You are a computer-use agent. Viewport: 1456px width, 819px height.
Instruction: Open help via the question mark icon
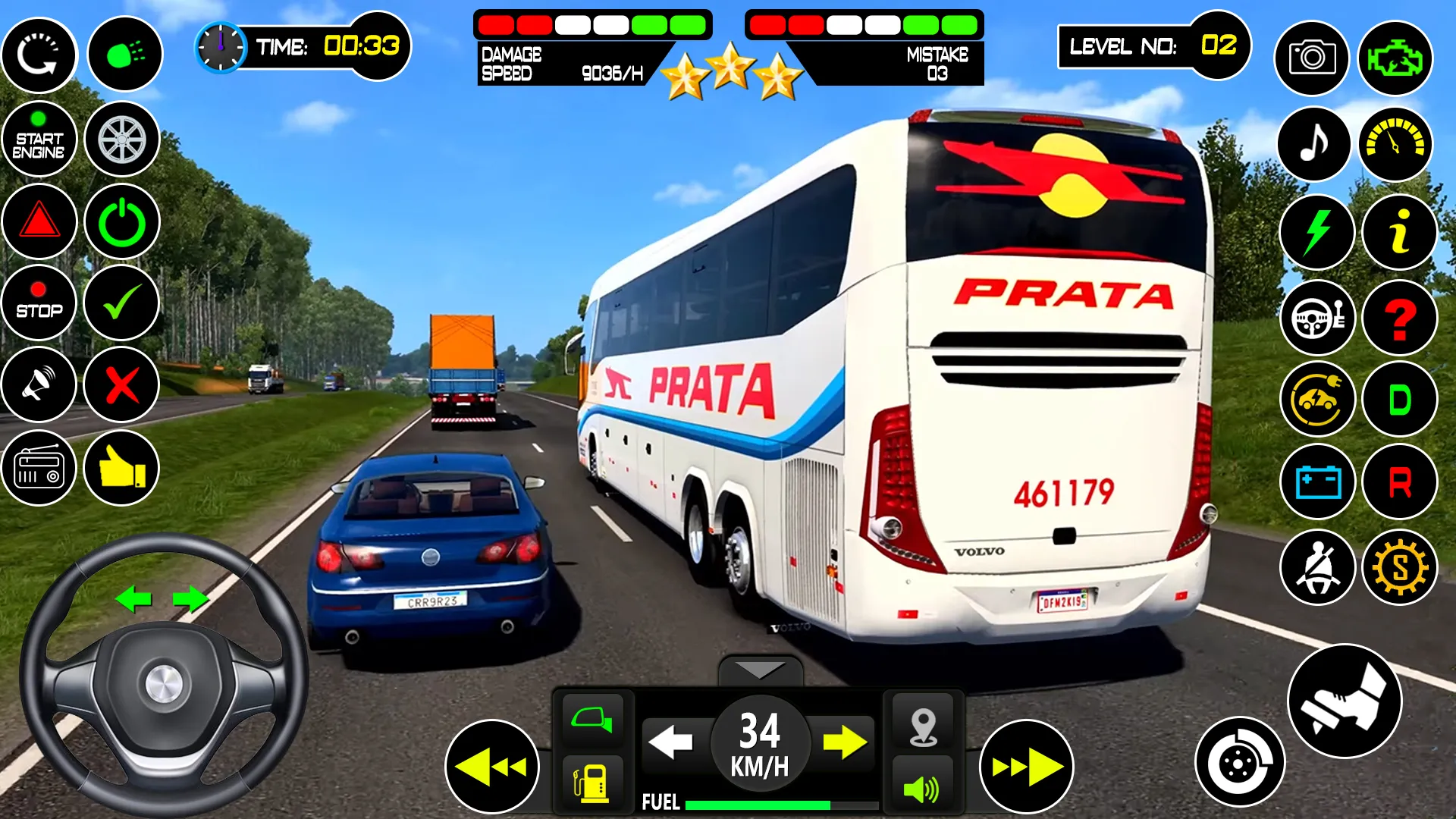pyautogui.click(x=1399, y=318)
